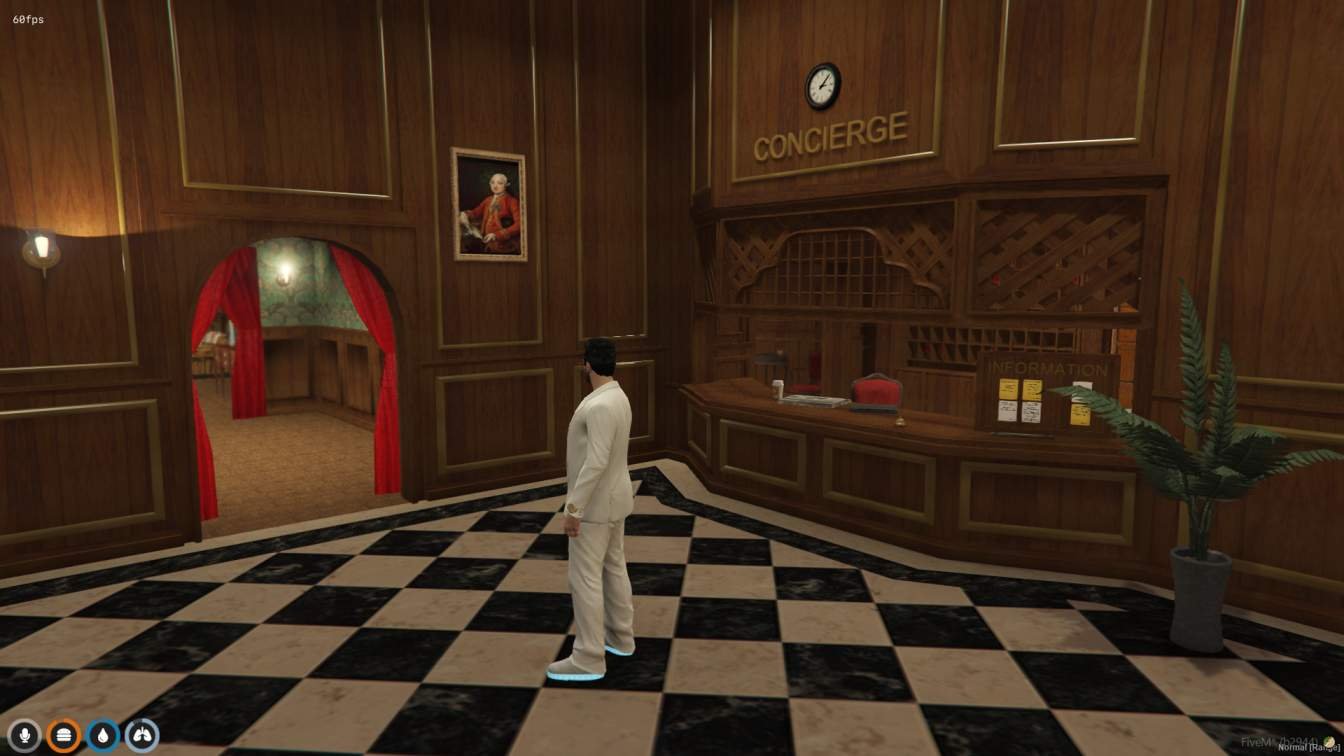Click the microphone voice chat icon
This screenshot has width=1344, height=756.
[x=25, y=733]
